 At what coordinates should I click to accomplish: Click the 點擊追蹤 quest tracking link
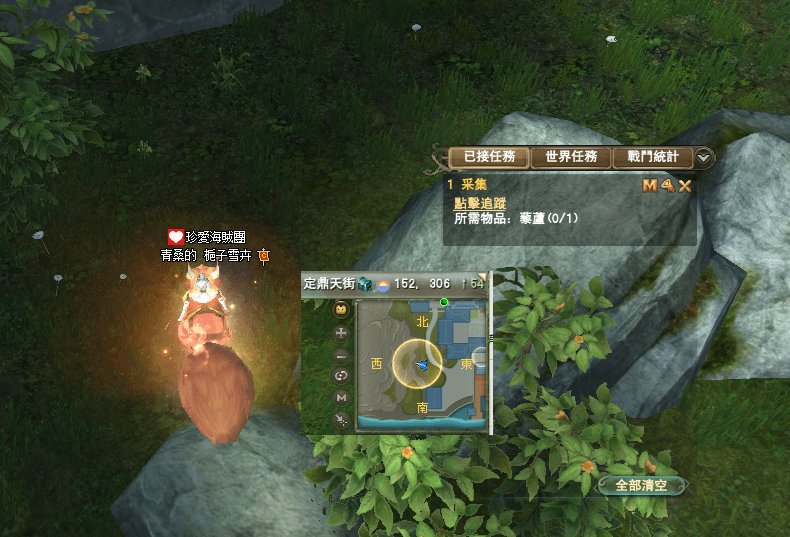pos(480,203)
